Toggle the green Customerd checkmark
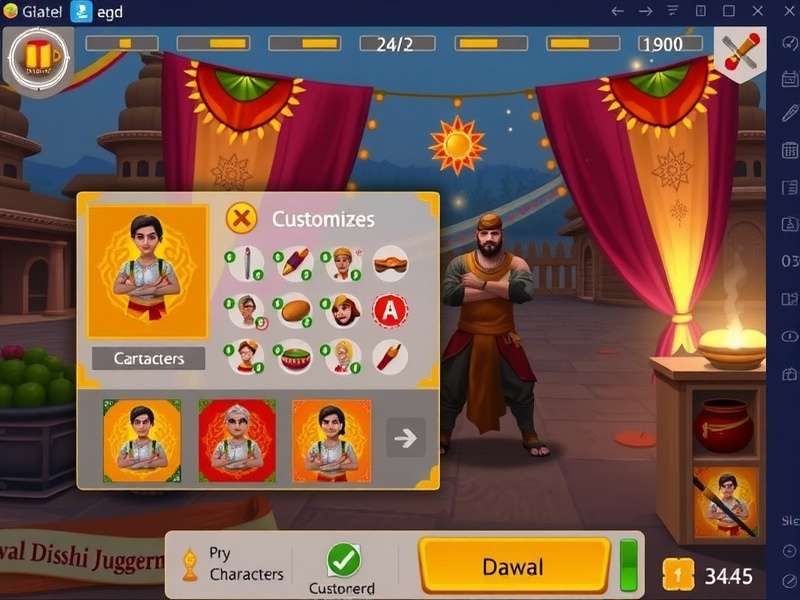Viewport: 800px width, 600px height. (x=344, y=558)
